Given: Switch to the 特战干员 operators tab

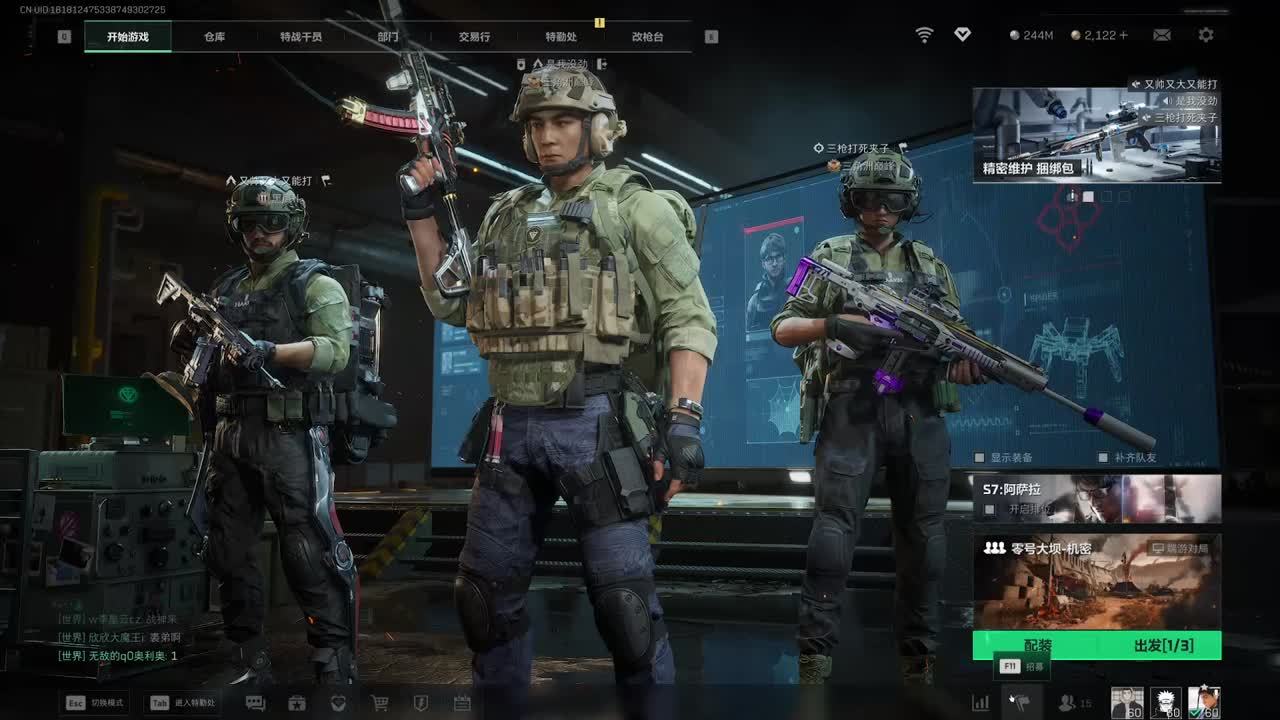Looking at the screenshot, I should [301, 37].
